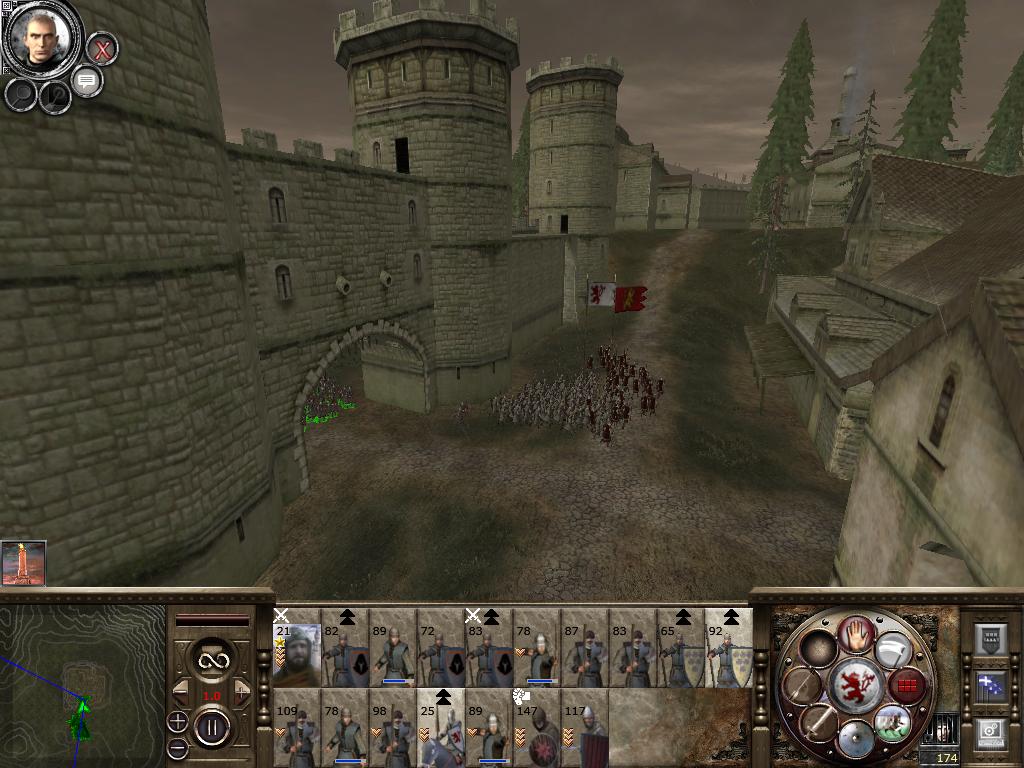Zoom in the minimap
This screenshot has height=768, width=1024.
click(178, 721)
